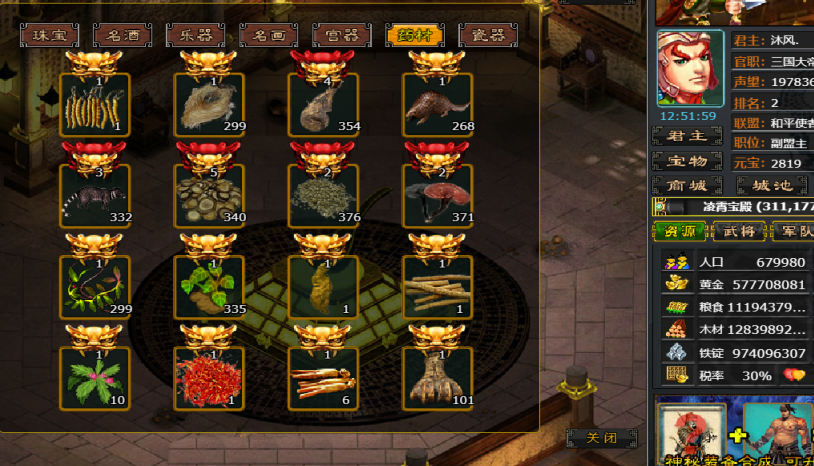Select the cordyceps herb slot
Viewport: 814px width, 466px height.
(x=94, y=104)
